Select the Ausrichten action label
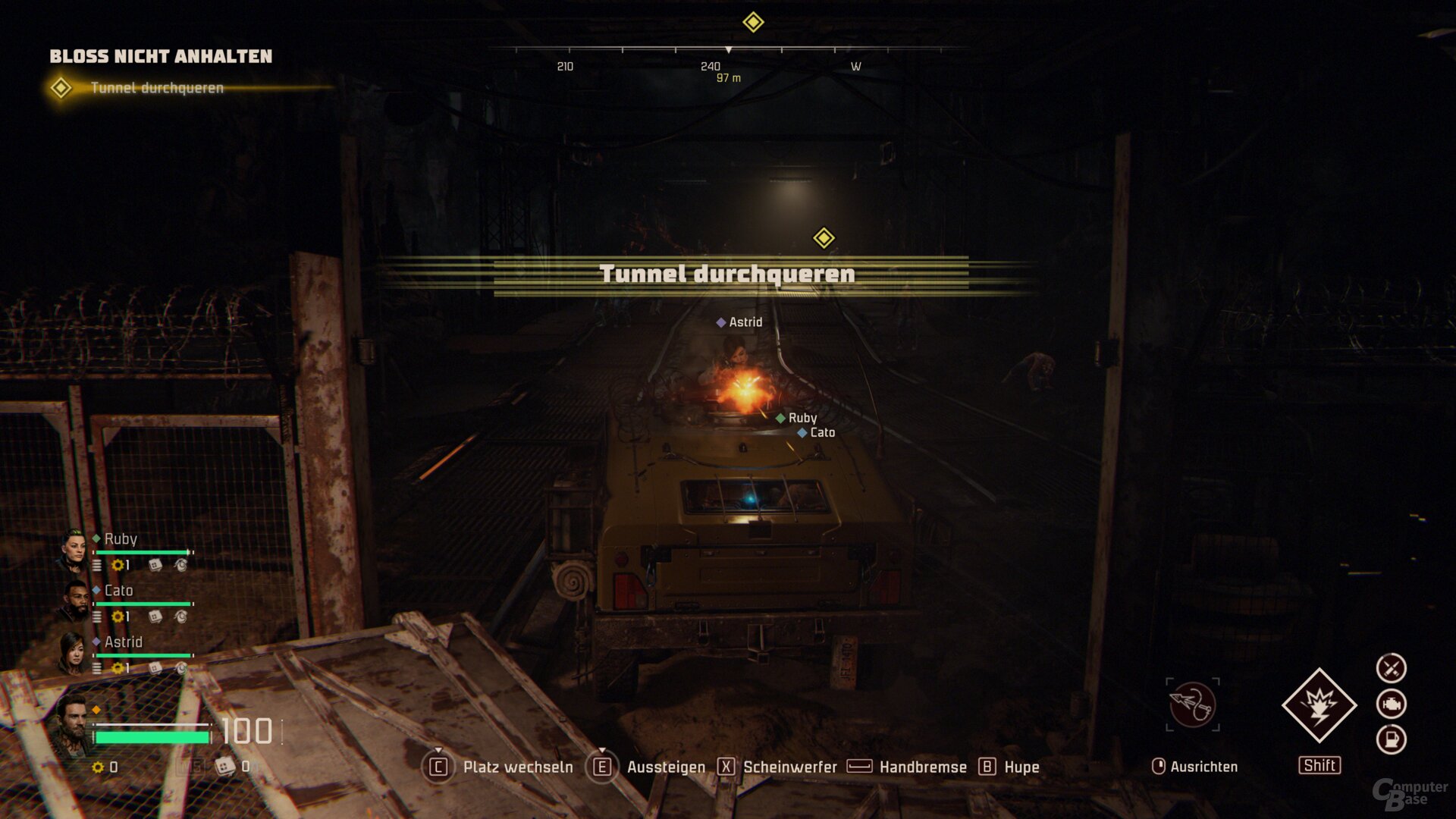The width and height of the screenshot is (1456, 819). click(1203, 767)
